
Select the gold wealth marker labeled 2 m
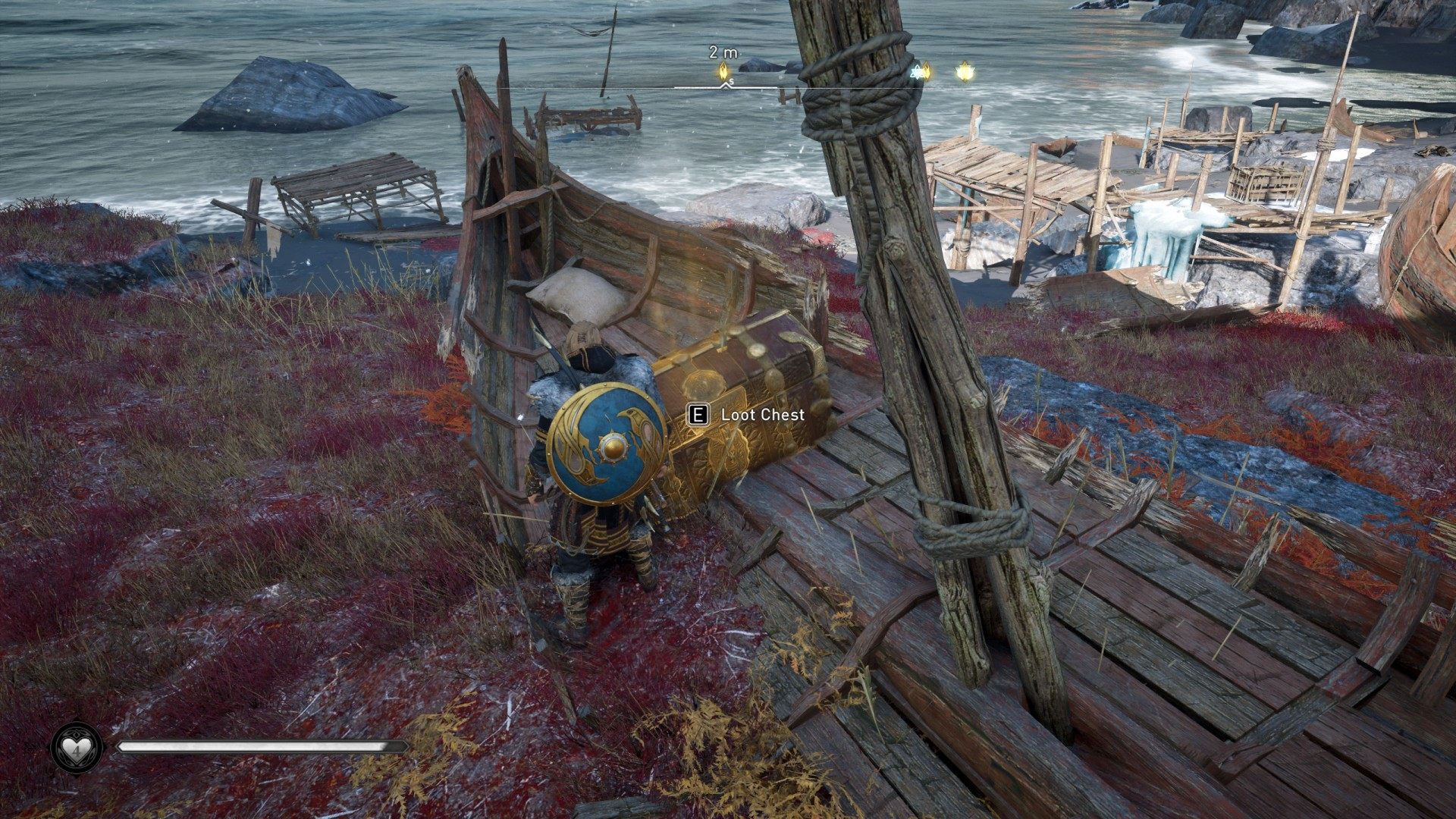coord(724,71)
